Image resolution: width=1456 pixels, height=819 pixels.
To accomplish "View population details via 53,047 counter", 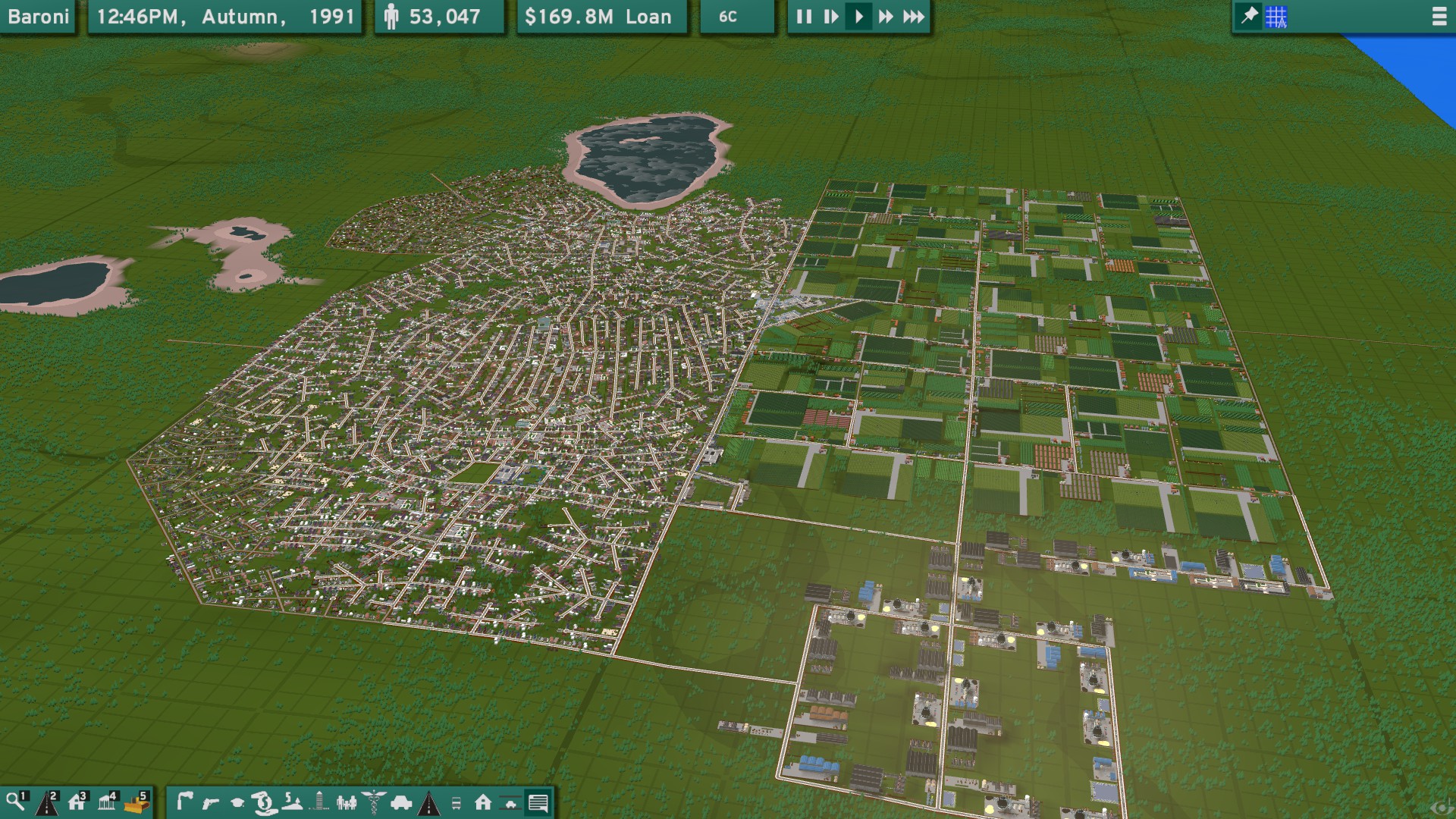I will coord(440,16).
